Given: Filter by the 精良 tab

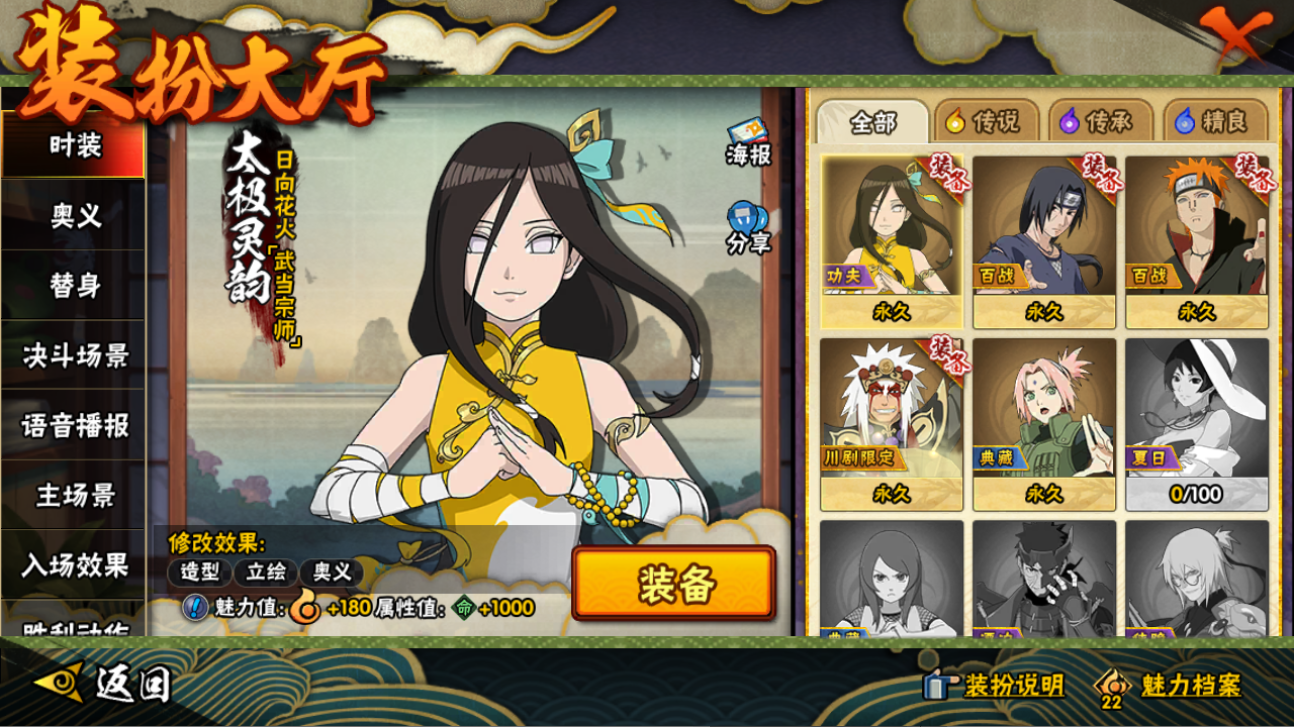Looking at the screenshot, I should 1212,122.
